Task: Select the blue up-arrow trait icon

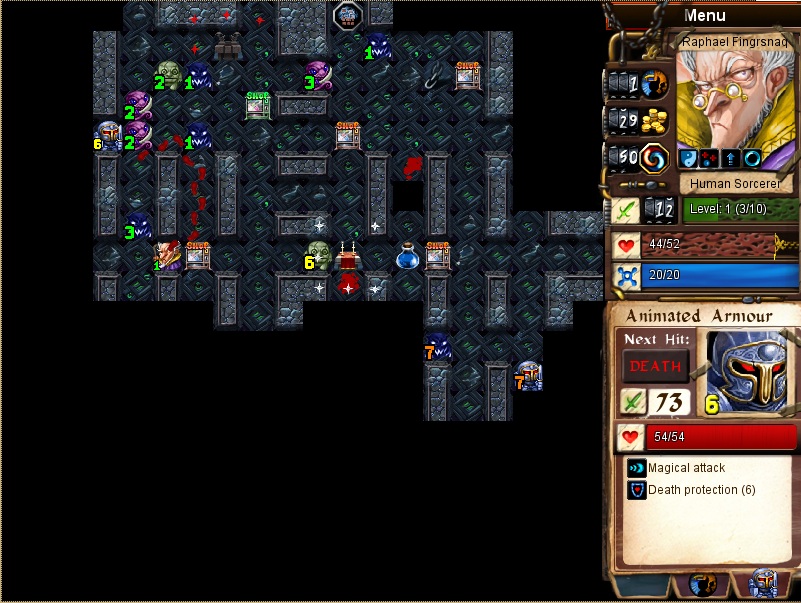Action: pos(729,159)
